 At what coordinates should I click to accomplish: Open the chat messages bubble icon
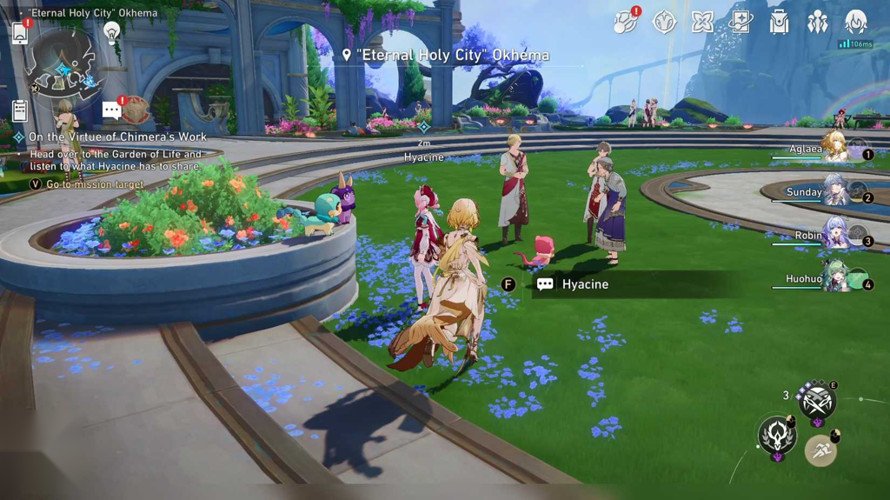[x=111, y=110]
